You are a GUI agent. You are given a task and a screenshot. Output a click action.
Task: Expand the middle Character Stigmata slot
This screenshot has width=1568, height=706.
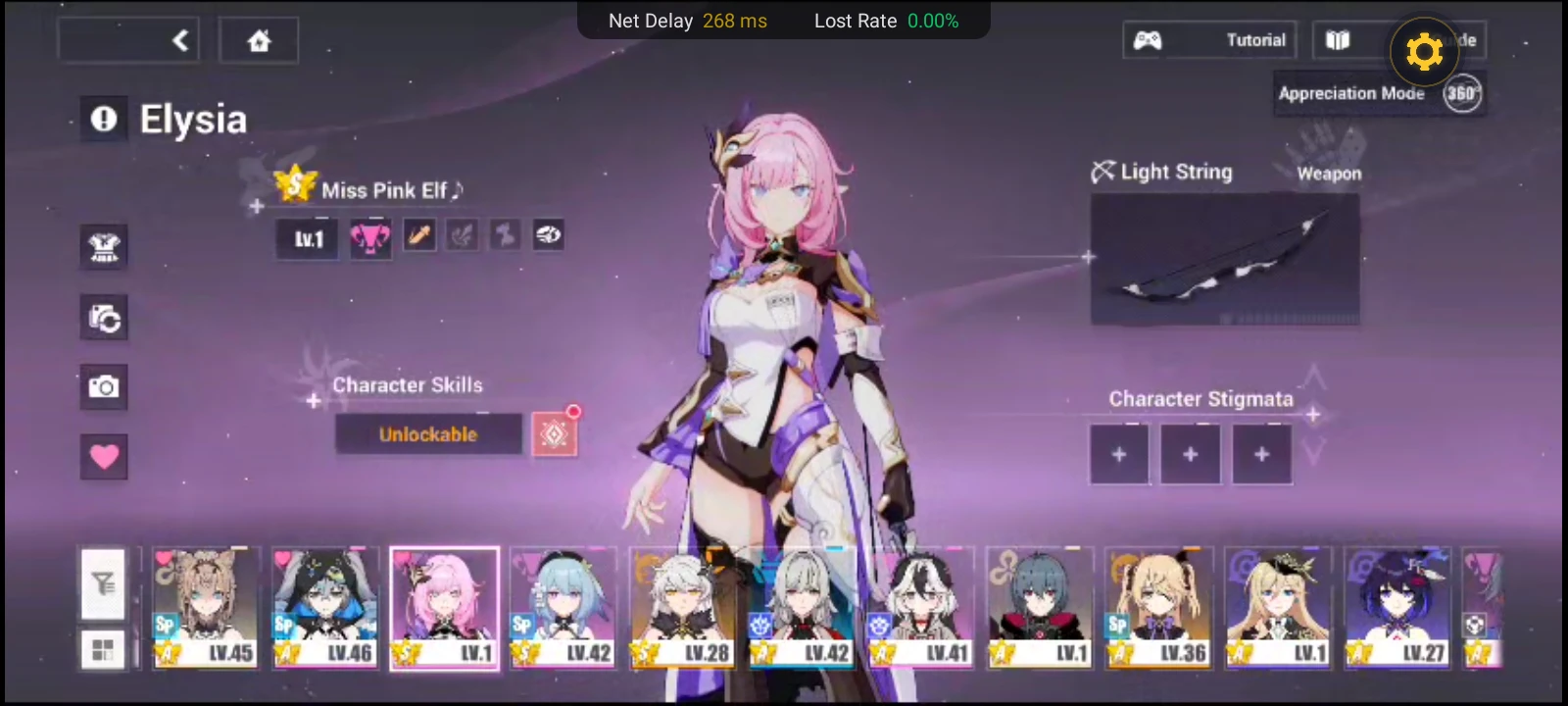(x=1190, y=454)
